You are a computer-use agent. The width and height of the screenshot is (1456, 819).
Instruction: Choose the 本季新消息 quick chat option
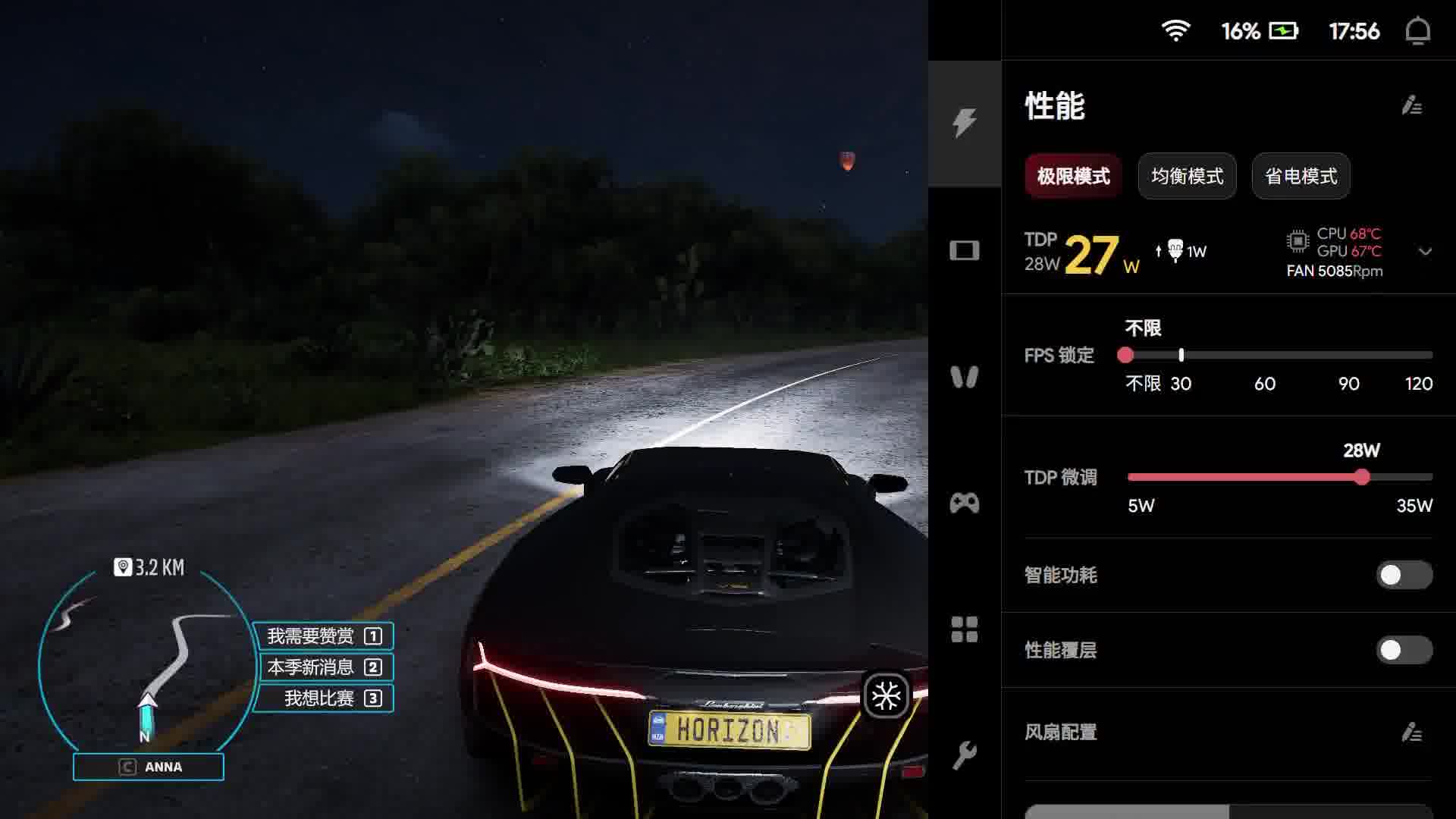[x=324, y=667]
